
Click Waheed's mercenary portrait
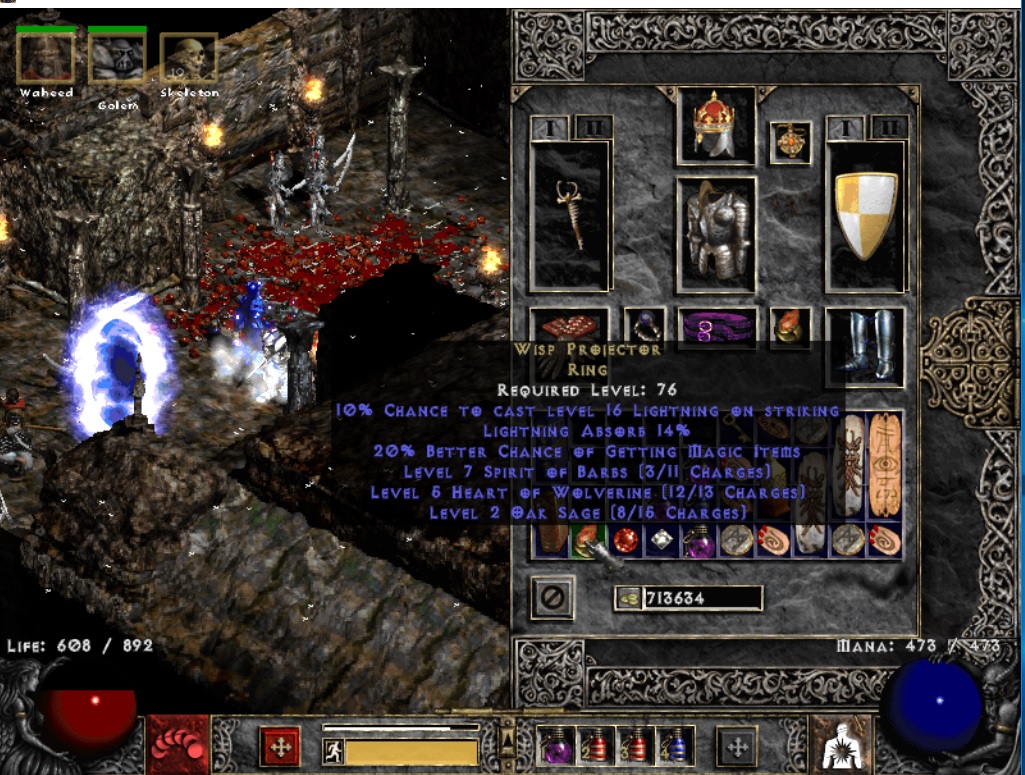point(45,59)
